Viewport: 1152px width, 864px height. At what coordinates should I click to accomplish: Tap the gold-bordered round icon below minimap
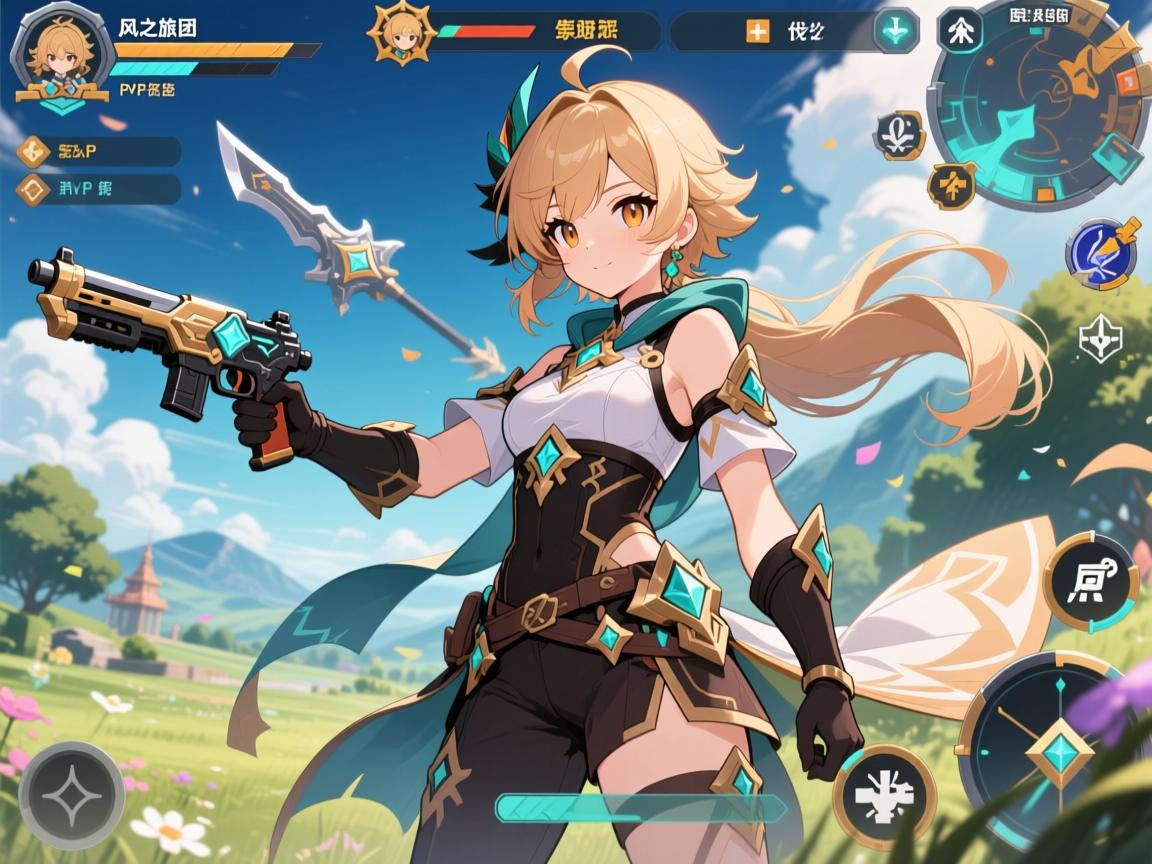click(x=951, y=184)
